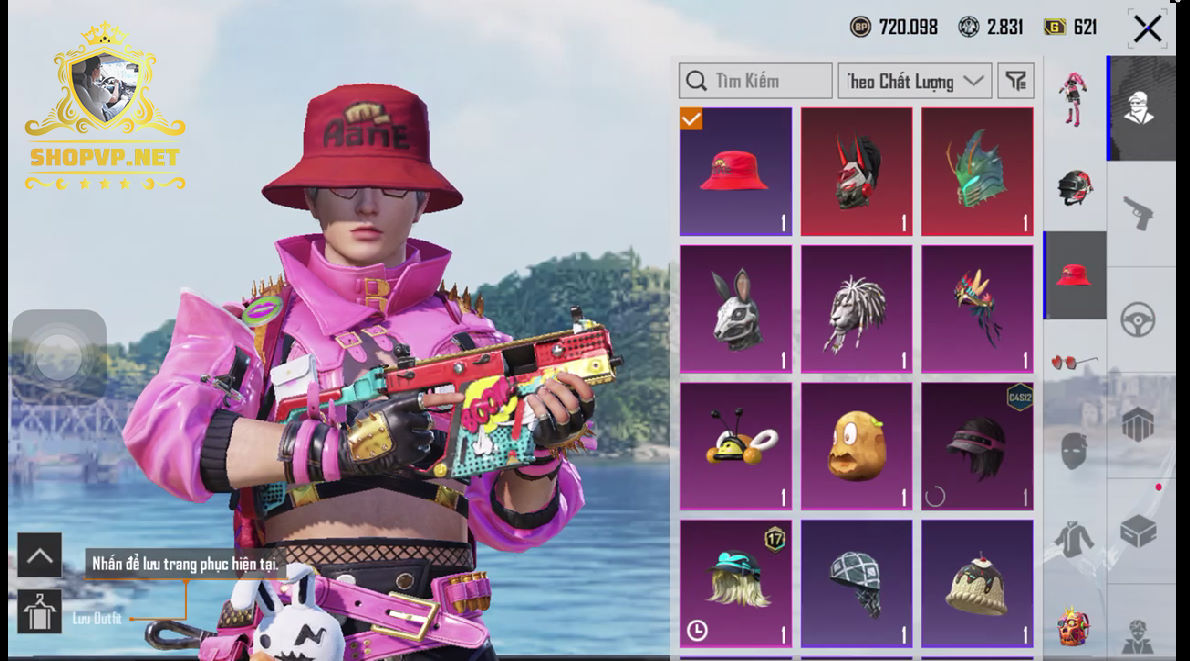Switch to the face mask category
This screenshot has width=1190, height=661.
1075,451
